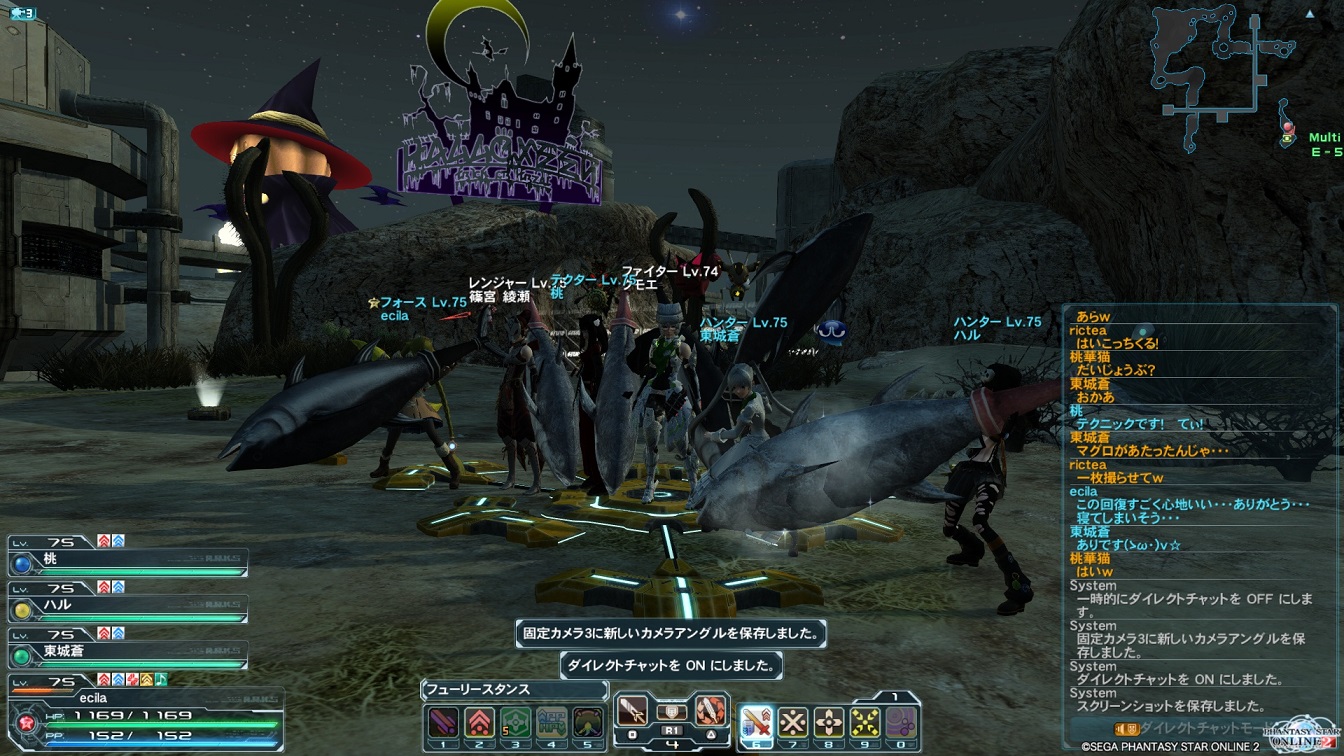Screen dimensions: 1344x756
Task: Activate the red chevron skill in slot 2
Action: [x=479, y=721]
